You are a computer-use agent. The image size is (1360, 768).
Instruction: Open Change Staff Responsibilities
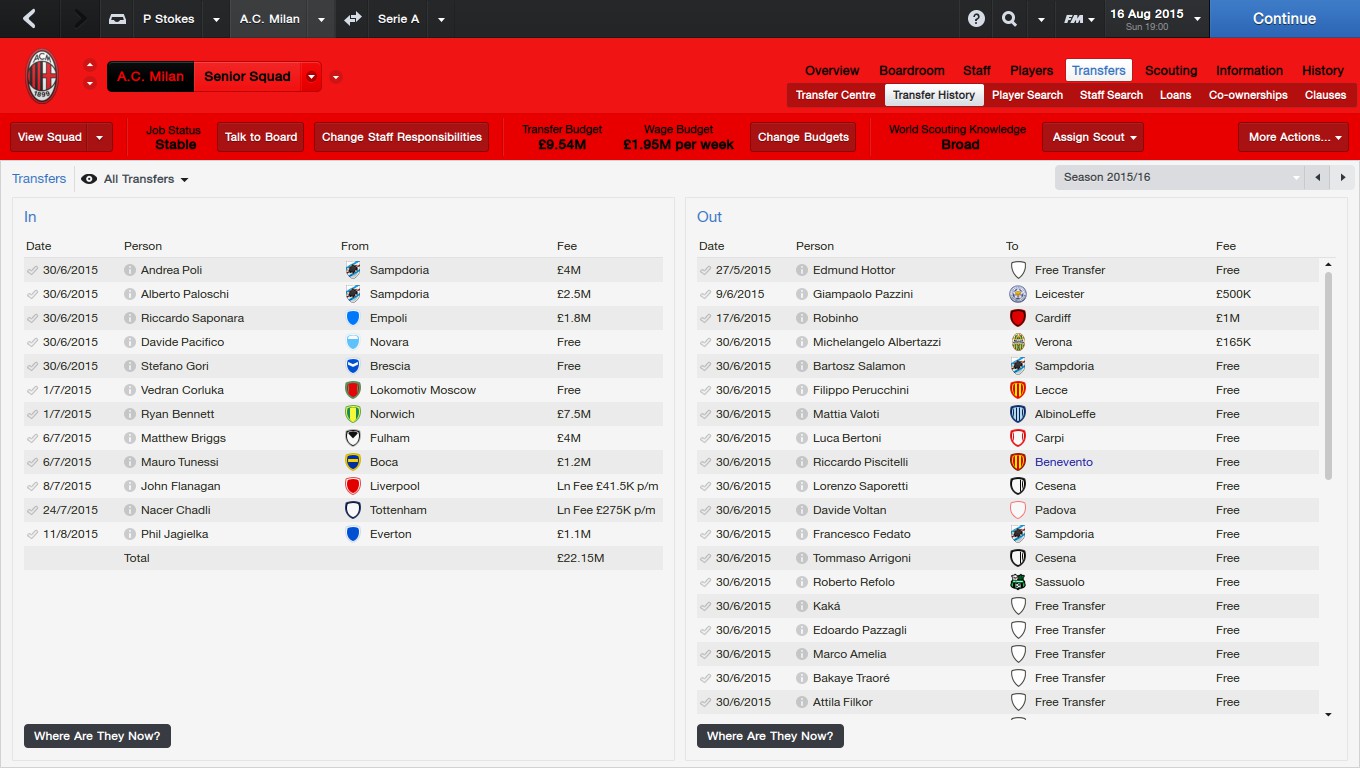point(401,137)
